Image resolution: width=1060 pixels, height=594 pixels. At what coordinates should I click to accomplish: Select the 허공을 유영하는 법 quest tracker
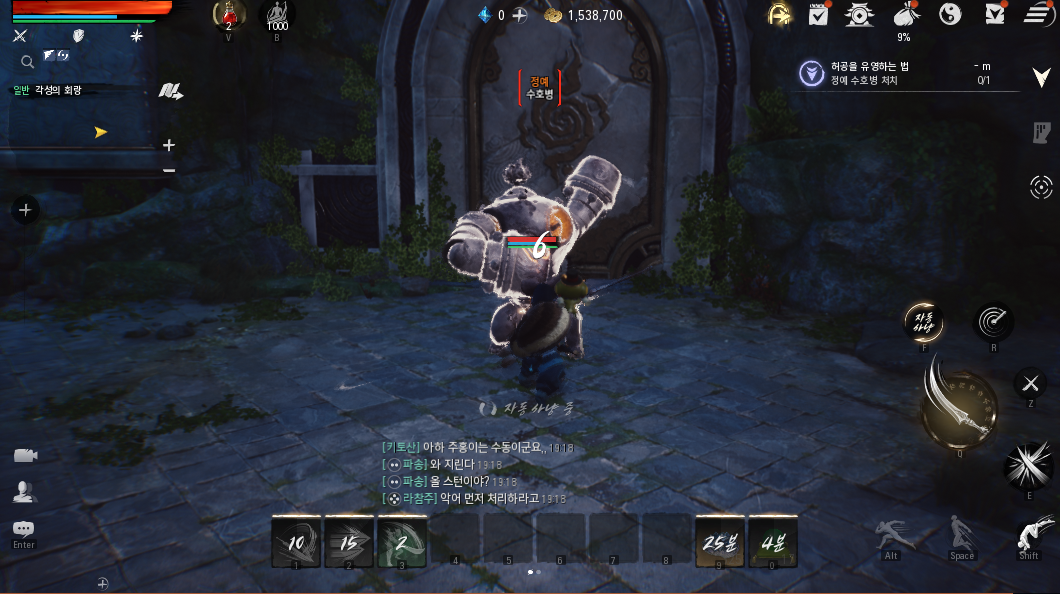click(900, 73)
